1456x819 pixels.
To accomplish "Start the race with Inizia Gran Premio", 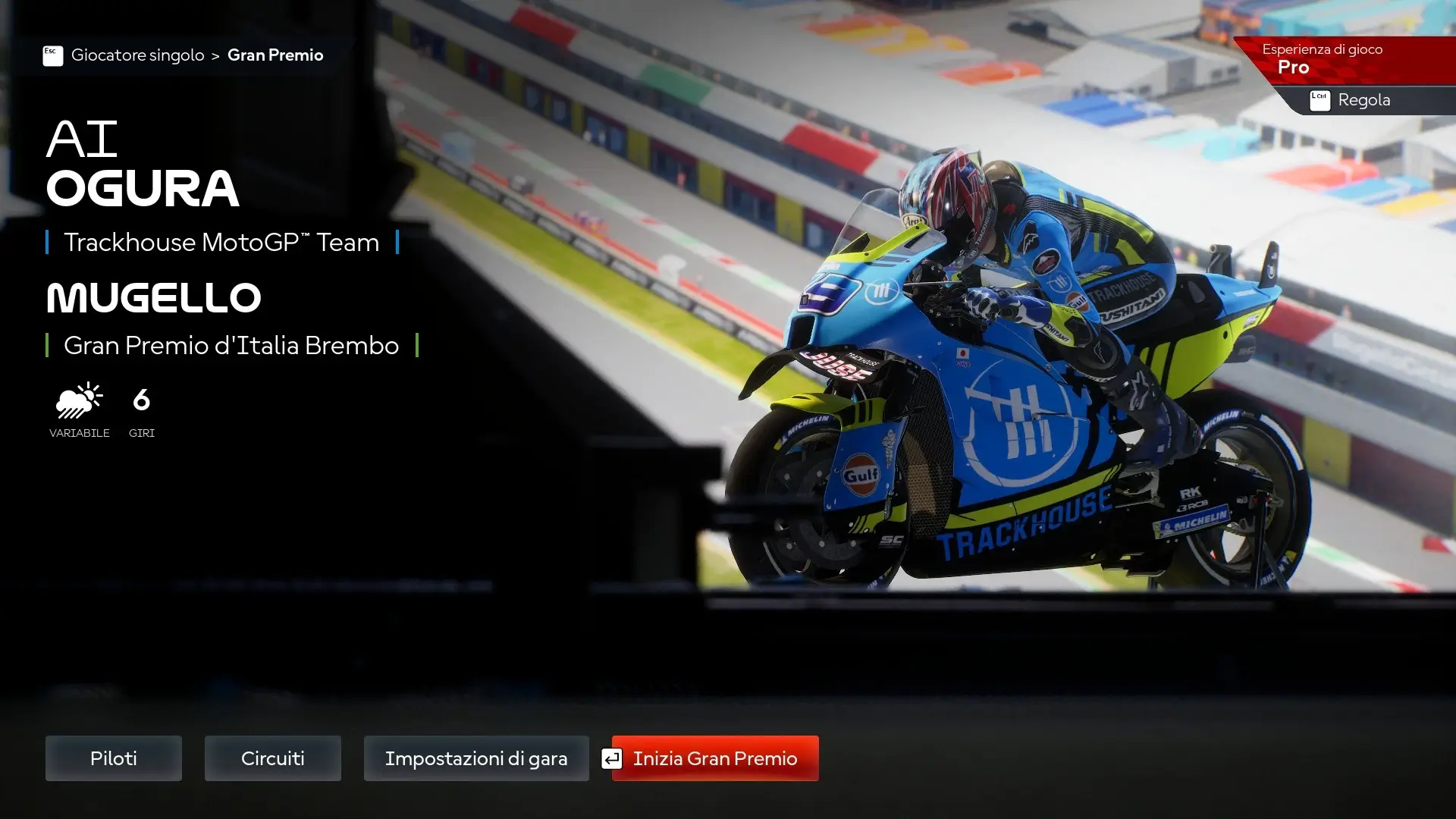I will tap(715, 758).
